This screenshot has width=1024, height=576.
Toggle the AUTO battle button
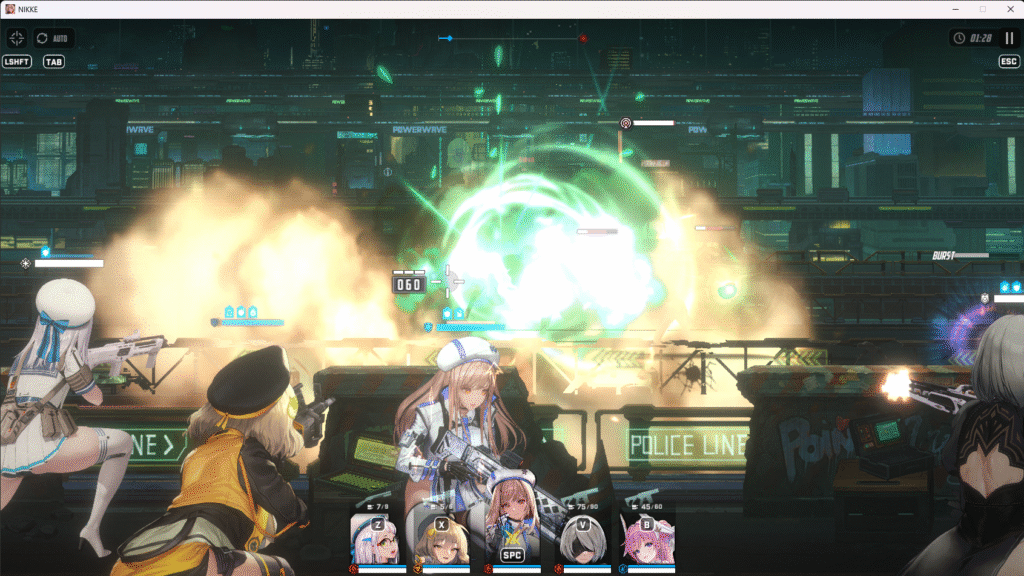54,38
